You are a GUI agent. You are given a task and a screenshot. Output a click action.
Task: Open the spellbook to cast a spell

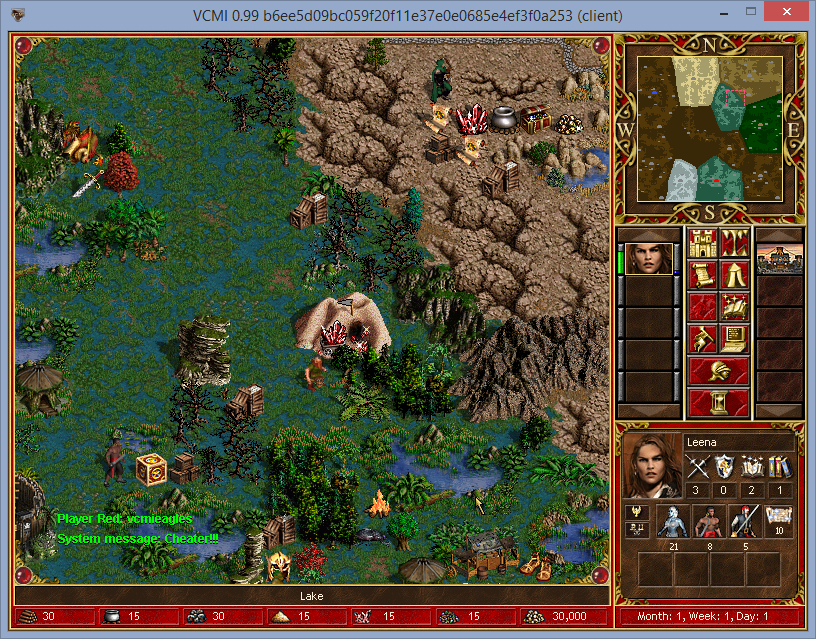(734, 307)
